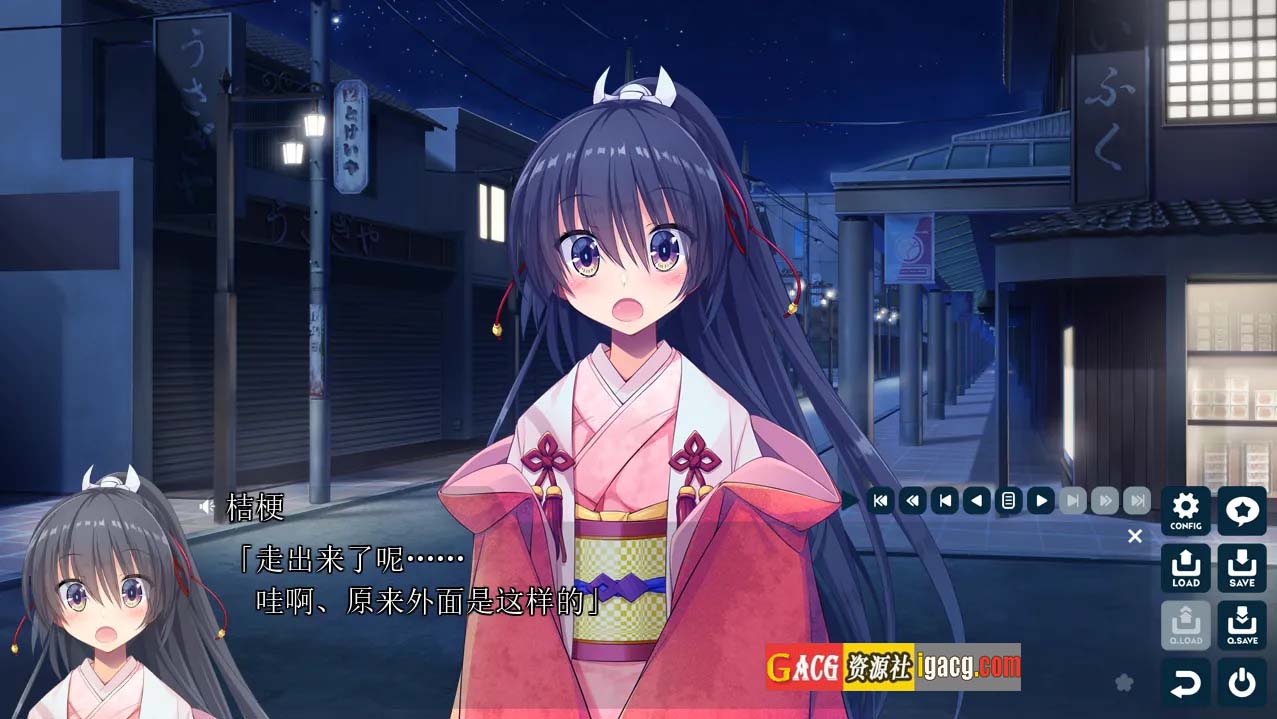Open the LOAD game menu
Screen dimensions: 1277x719
click(x=1185, y=568)
